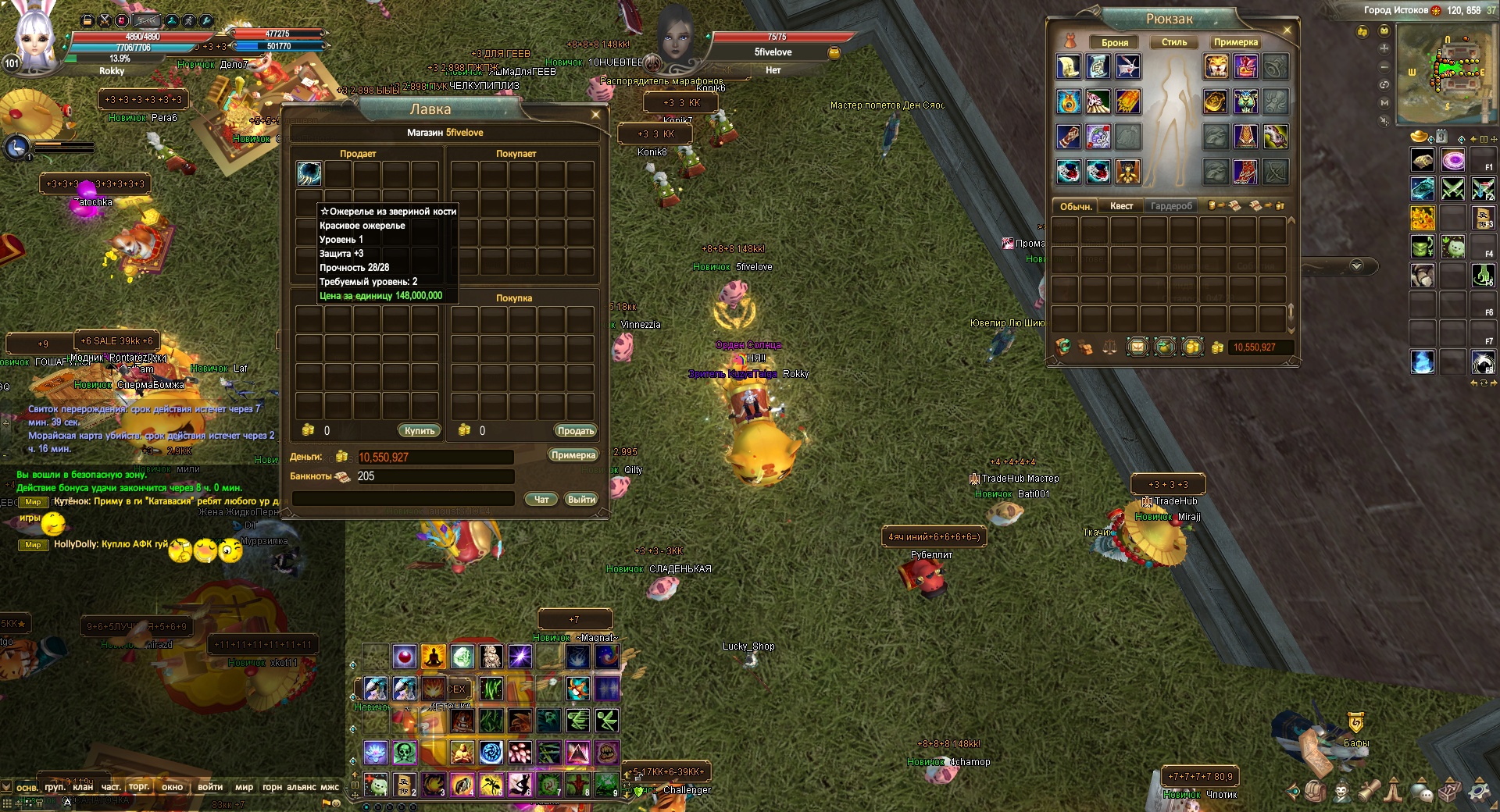1500x812 pixels.
Task: Switch to the Броня equipment tab
Action: 1115,42
